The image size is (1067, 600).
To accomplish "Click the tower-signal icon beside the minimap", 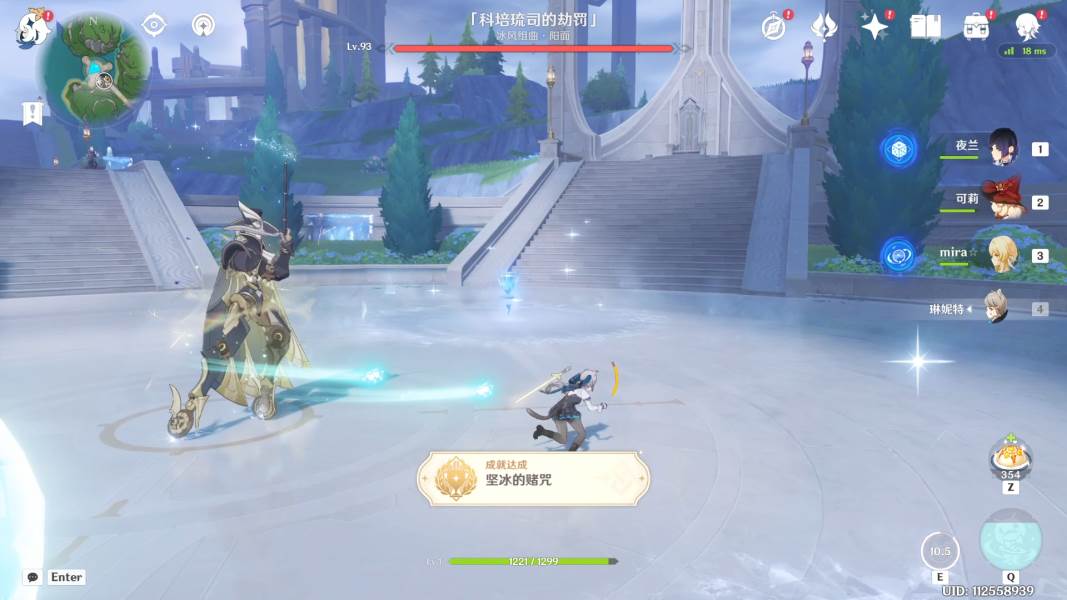I will click(x=204, y=25).
